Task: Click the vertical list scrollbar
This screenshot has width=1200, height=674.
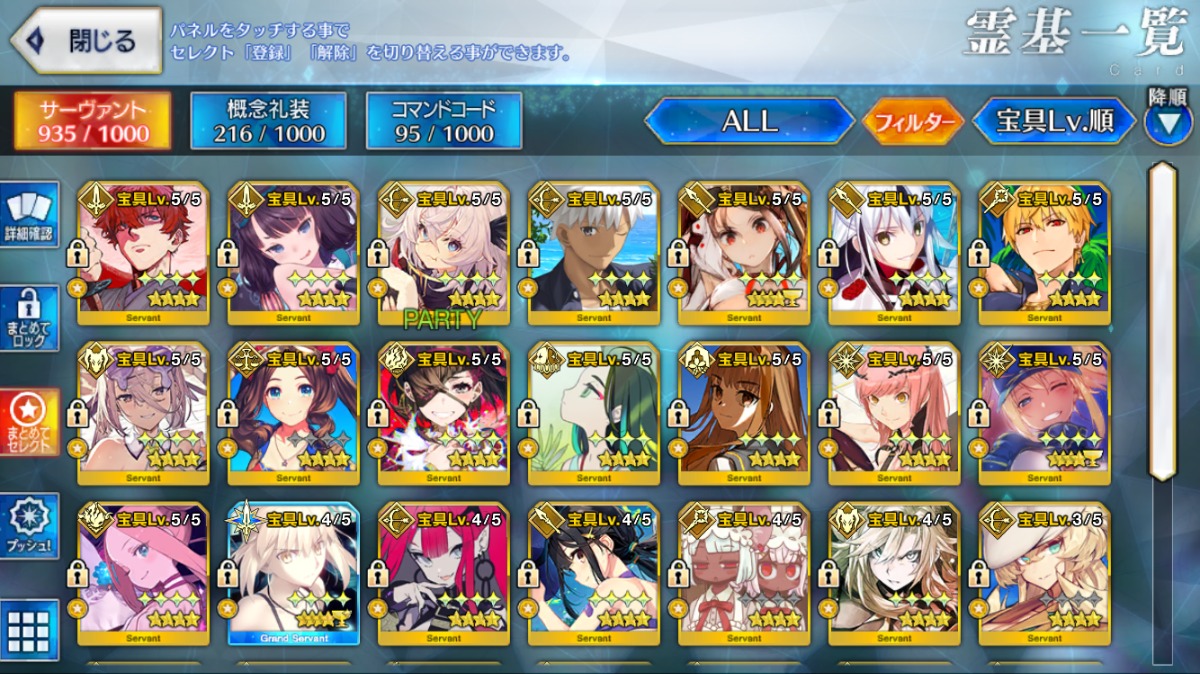Action: click(1161, 320)
